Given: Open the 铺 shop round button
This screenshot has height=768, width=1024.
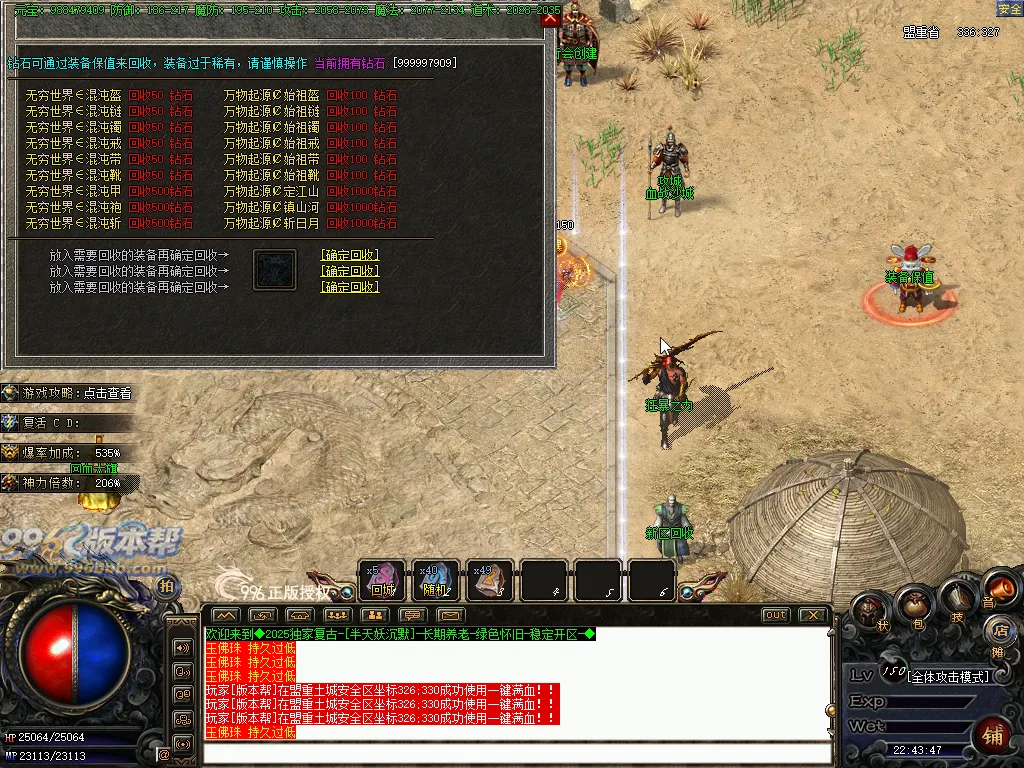Looking at the screenshot, I should point(991,735).
